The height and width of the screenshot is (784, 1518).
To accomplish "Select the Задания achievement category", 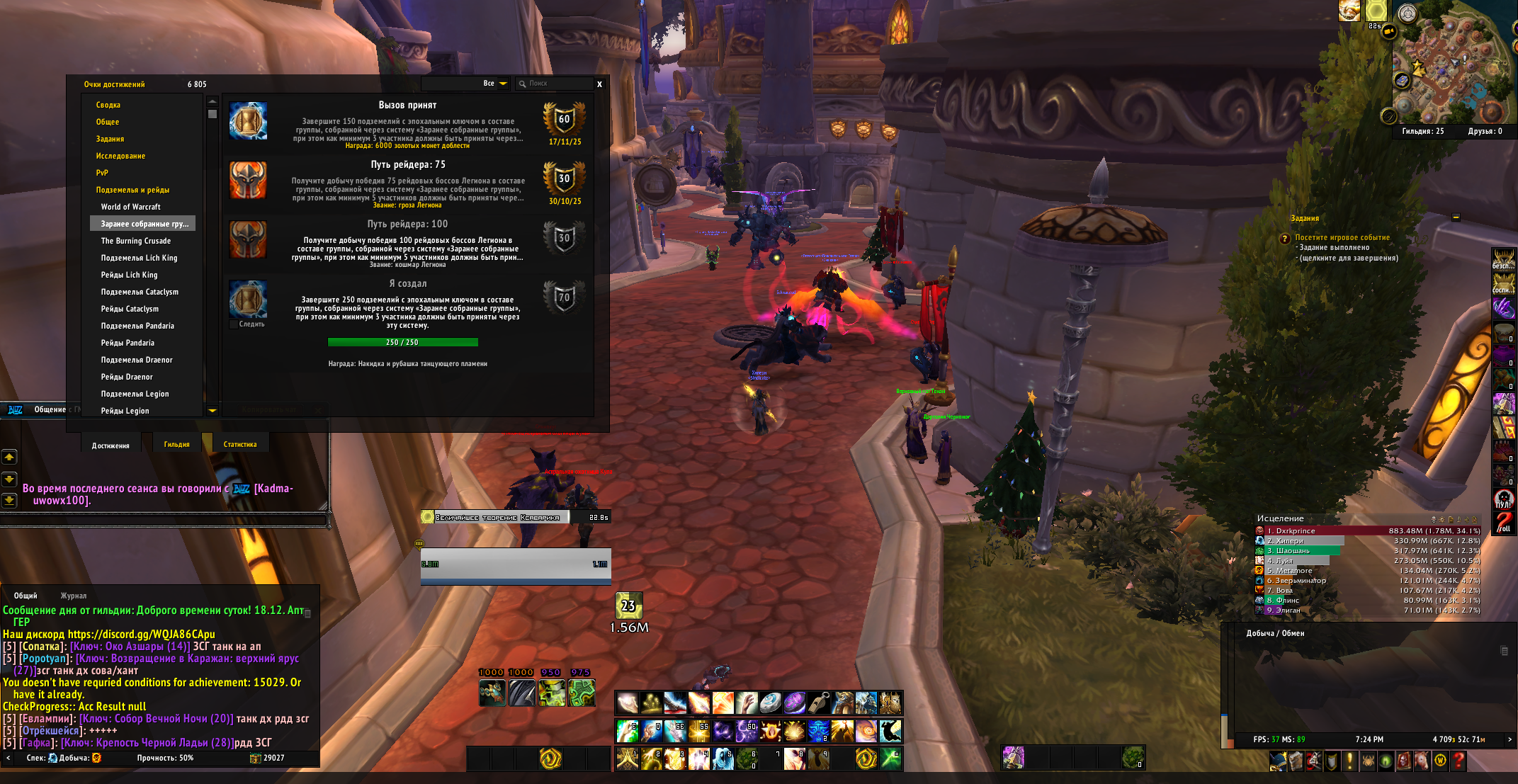I will point(110,139).
